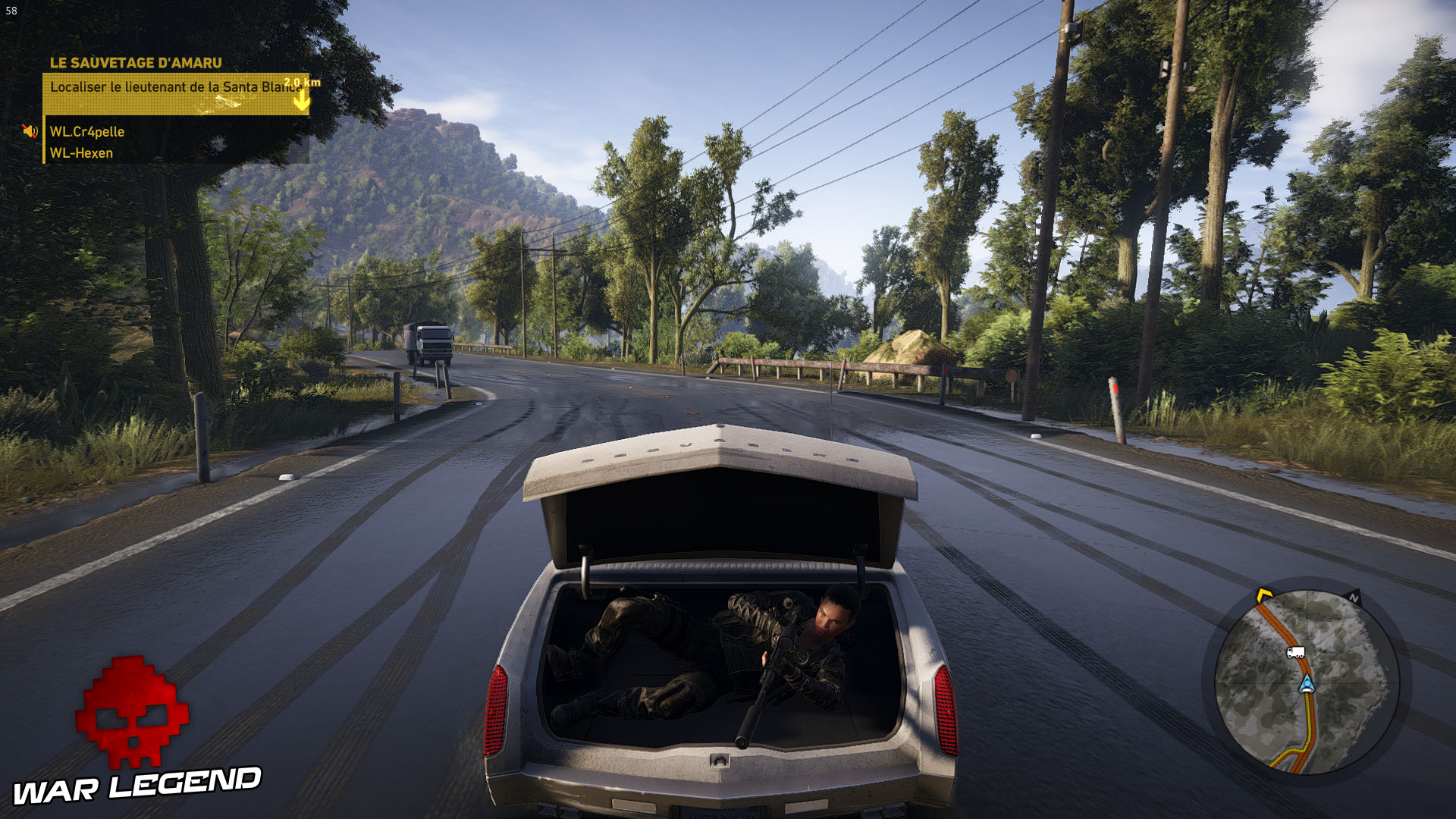Screen dimensions: 1456x819
Task: Select the blue player arrow on minimap
Action: [x=1306, y=685]
